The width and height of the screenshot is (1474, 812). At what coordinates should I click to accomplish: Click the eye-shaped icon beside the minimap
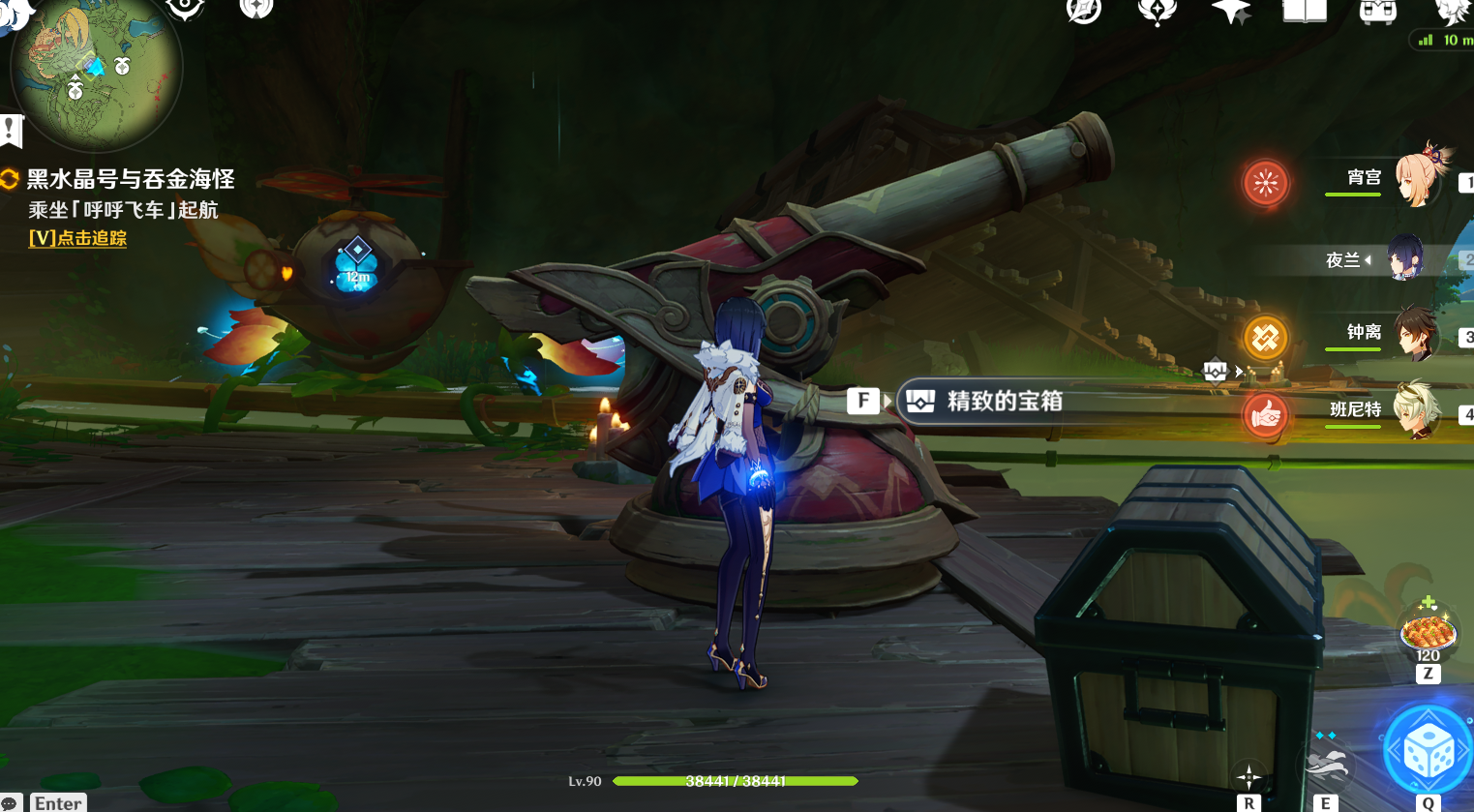click(185, 9)
